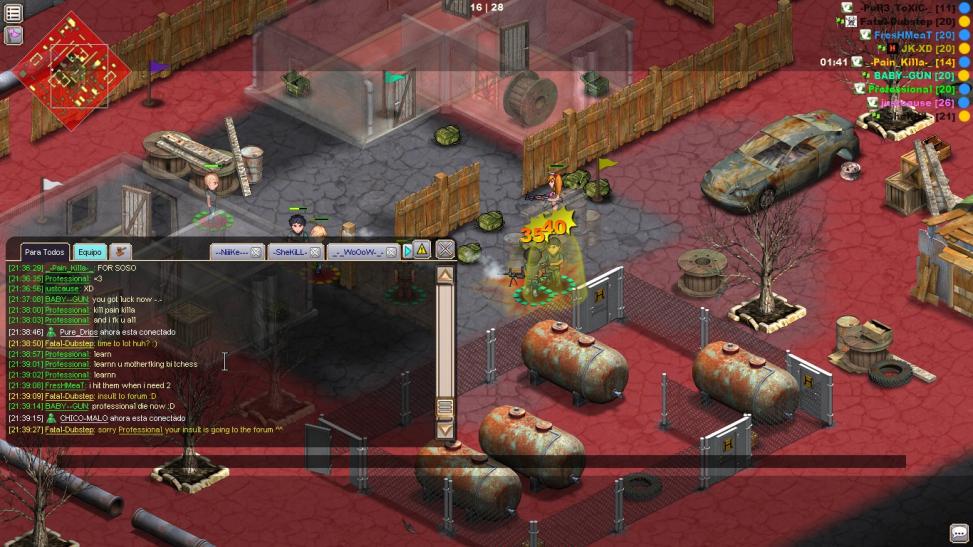973x547 pixels.
Task: Open the list menu icon
Action: click(14, 14)
